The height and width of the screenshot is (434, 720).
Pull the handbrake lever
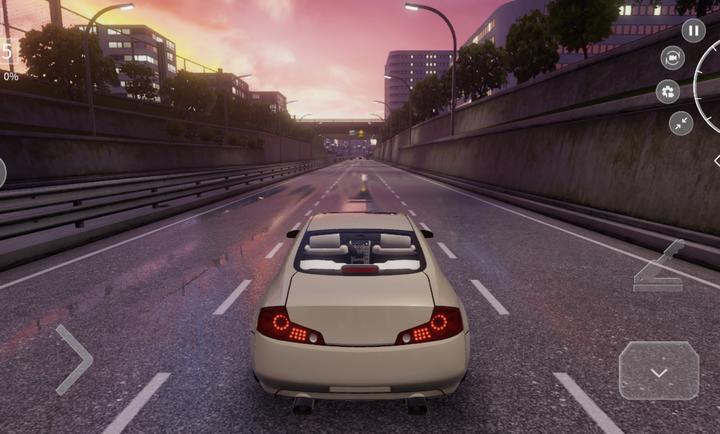click(x=659, y=268)
